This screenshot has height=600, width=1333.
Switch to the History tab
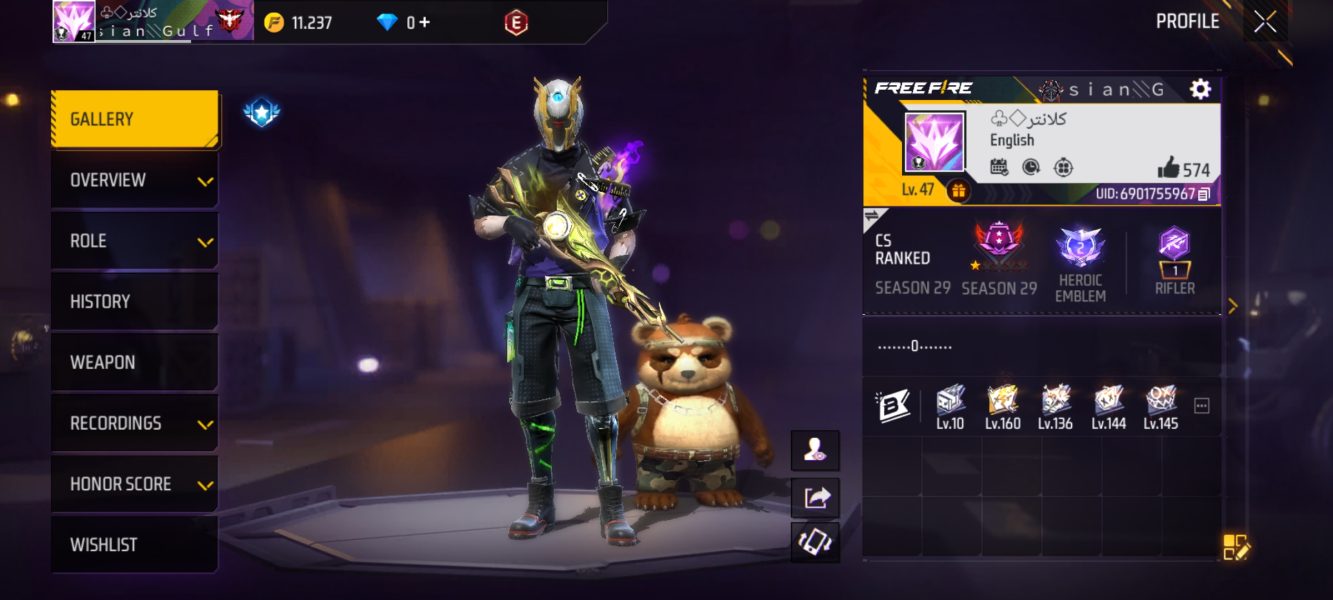tap(134, 301)
